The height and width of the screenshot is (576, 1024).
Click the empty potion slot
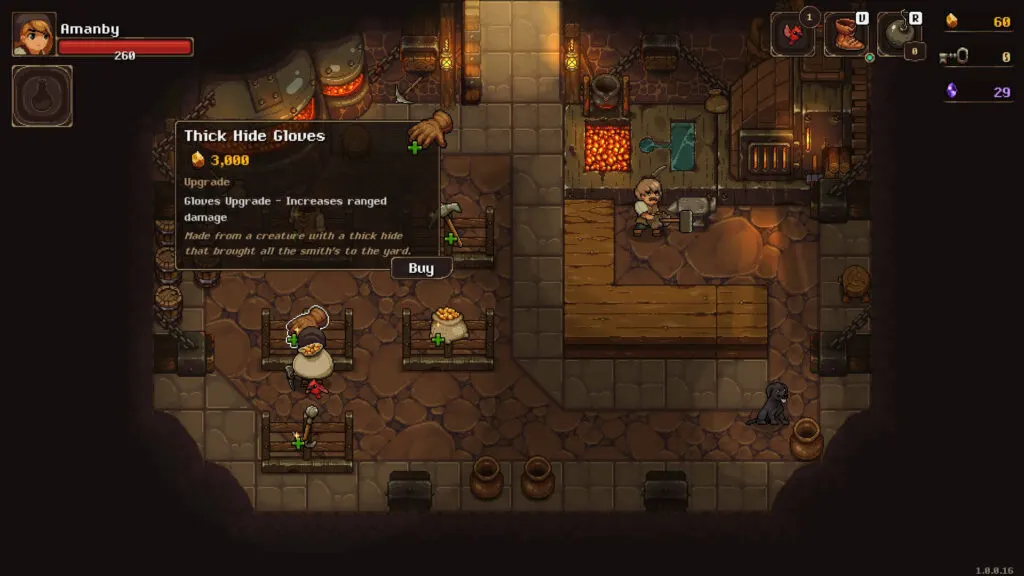(42, 96)
